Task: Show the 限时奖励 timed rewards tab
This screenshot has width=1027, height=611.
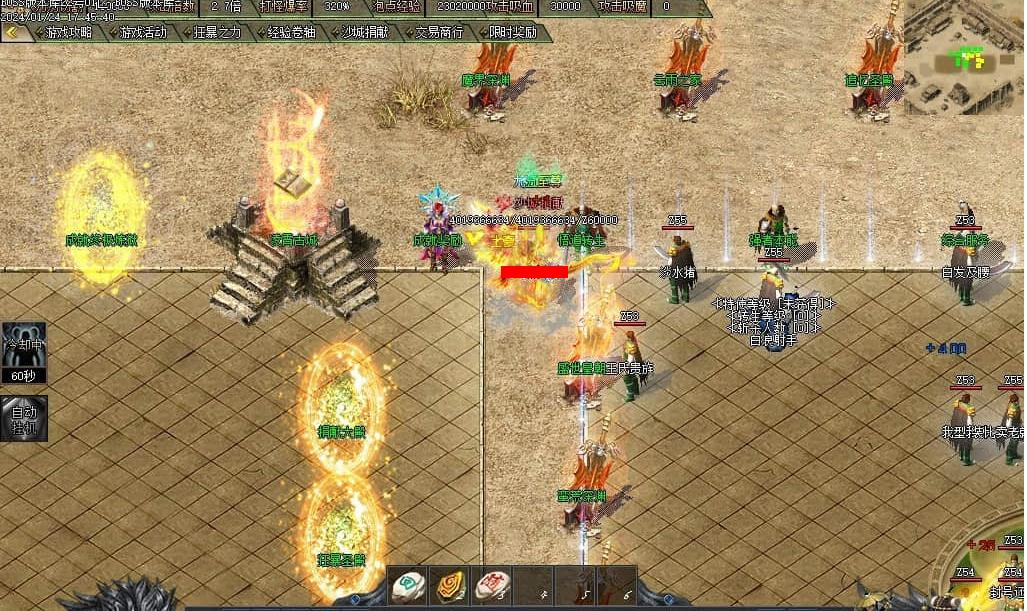Action: click(513, 32)
